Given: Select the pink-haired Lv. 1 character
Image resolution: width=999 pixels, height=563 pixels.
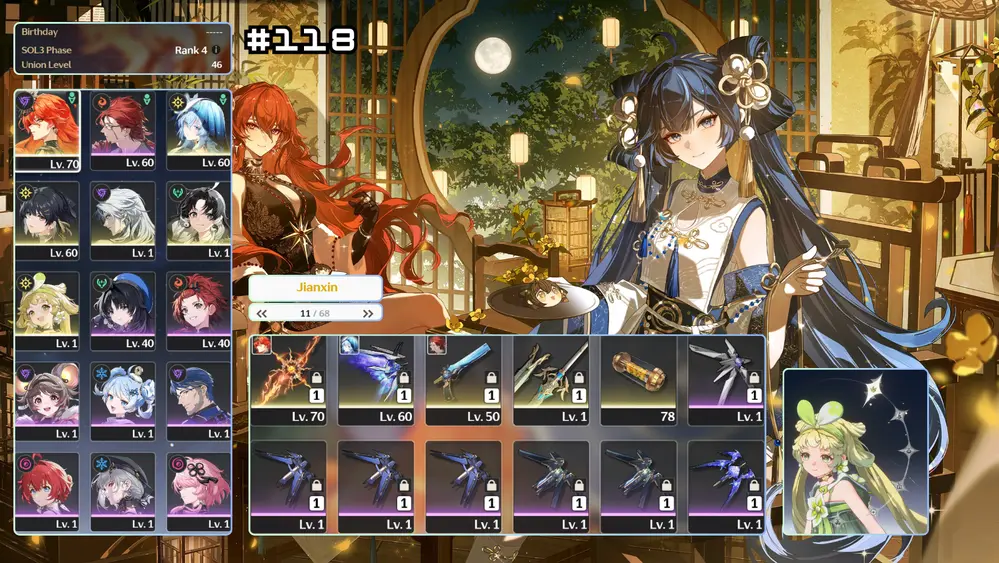Looking at the screenshot, I should pyautogui.click(x=199, y=486).
